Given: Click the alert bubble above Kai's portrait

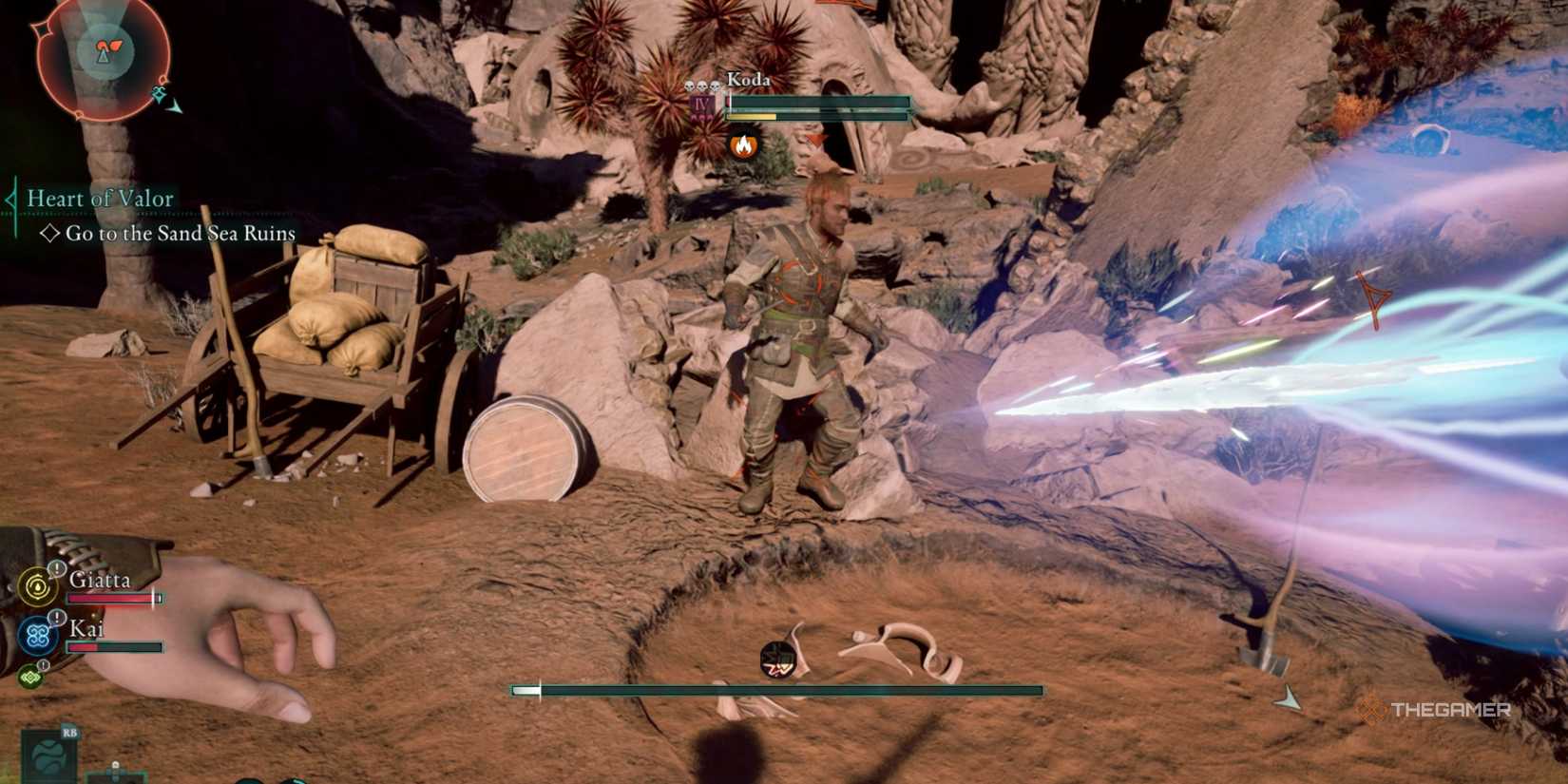Looking at the screenshot, I should 55,618.
